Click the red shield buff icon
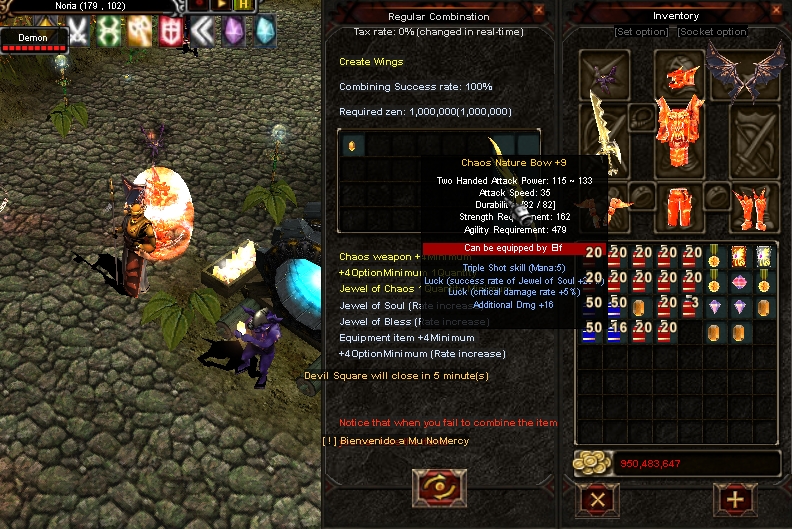The height and width of the screenshot is (529, 792). coord(171,32)
